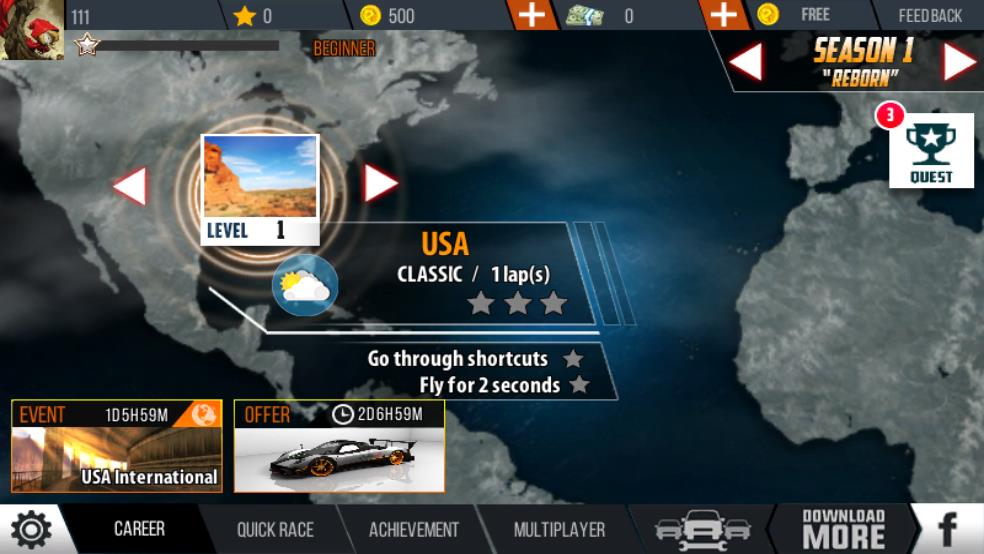Open the garage cars and wrench icon

[703, 530]
